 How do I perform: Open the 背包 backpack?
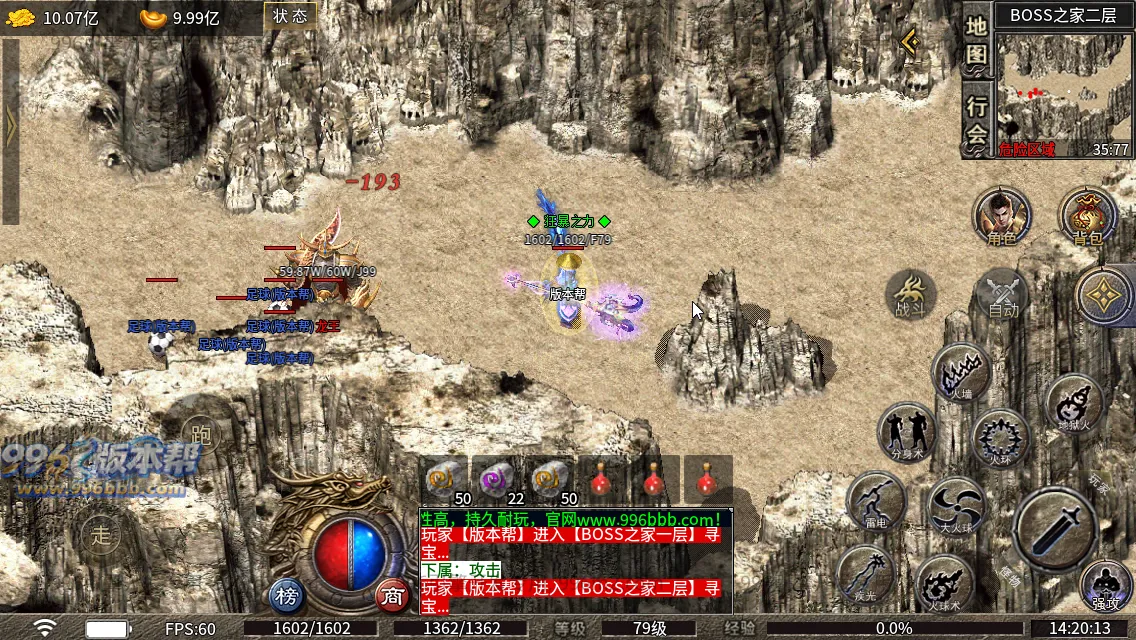pyautogui.click(x=1087, y=216)
